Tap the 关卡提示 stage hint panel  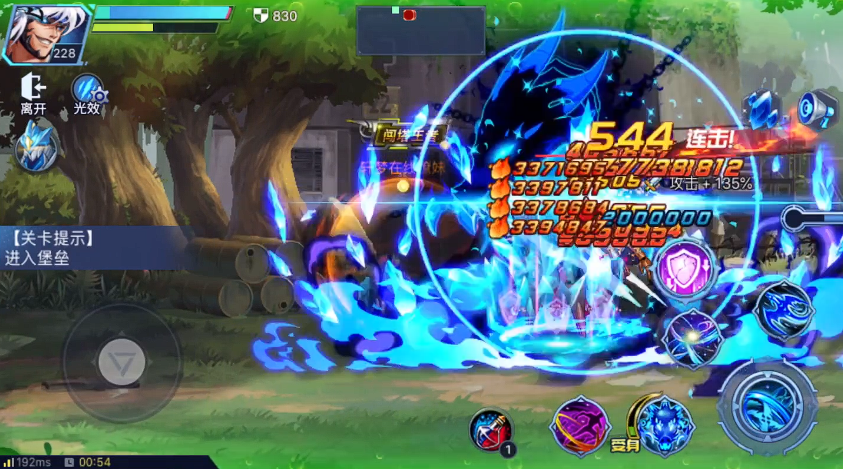click(x=90, y=247)
